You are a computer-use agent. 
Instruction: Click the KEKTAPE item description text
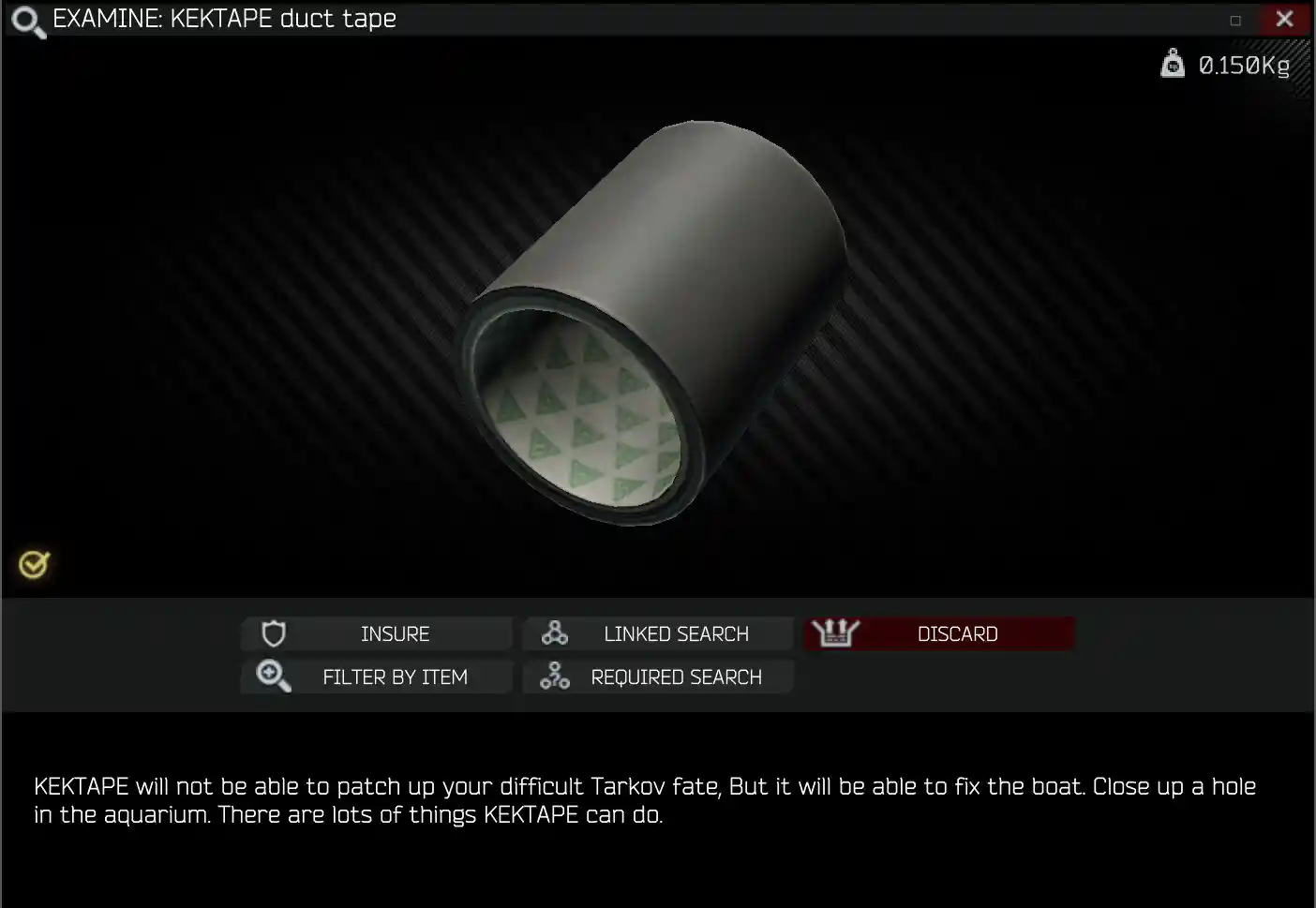pos(645,799)
